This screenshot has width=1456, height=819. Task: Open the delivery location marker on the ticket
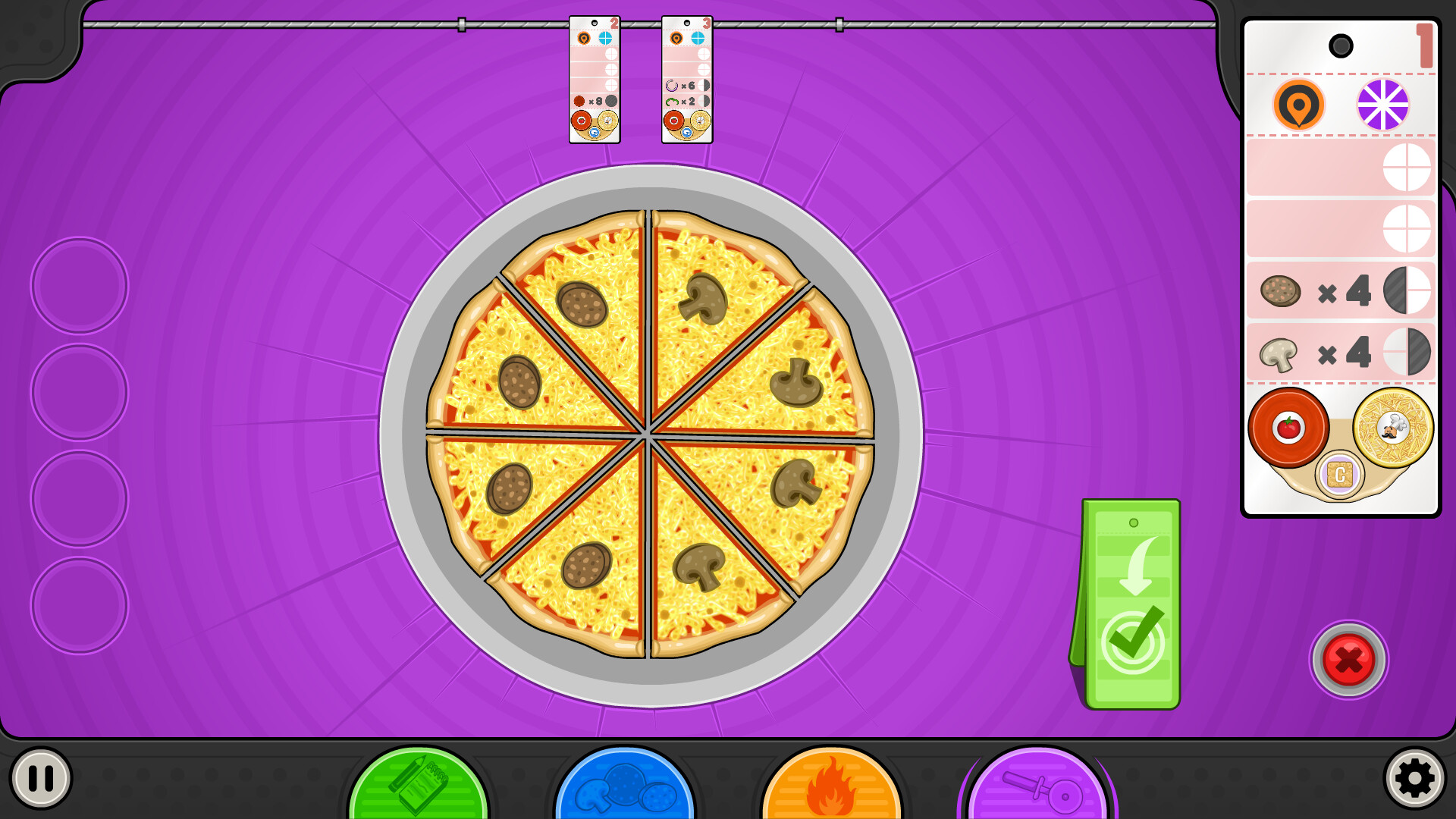[1298, 105]
